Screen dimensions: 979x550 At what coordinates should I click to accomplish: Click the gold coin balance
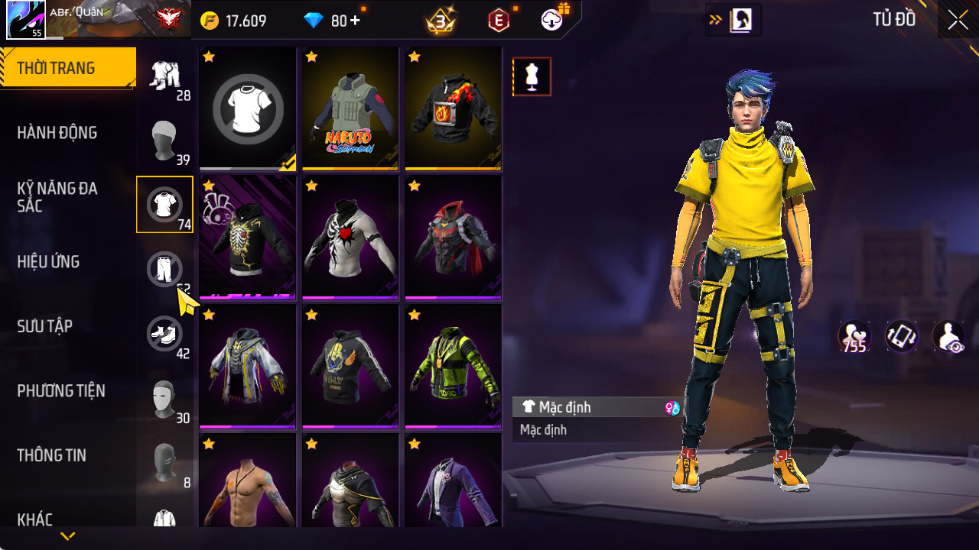[234, 20]
